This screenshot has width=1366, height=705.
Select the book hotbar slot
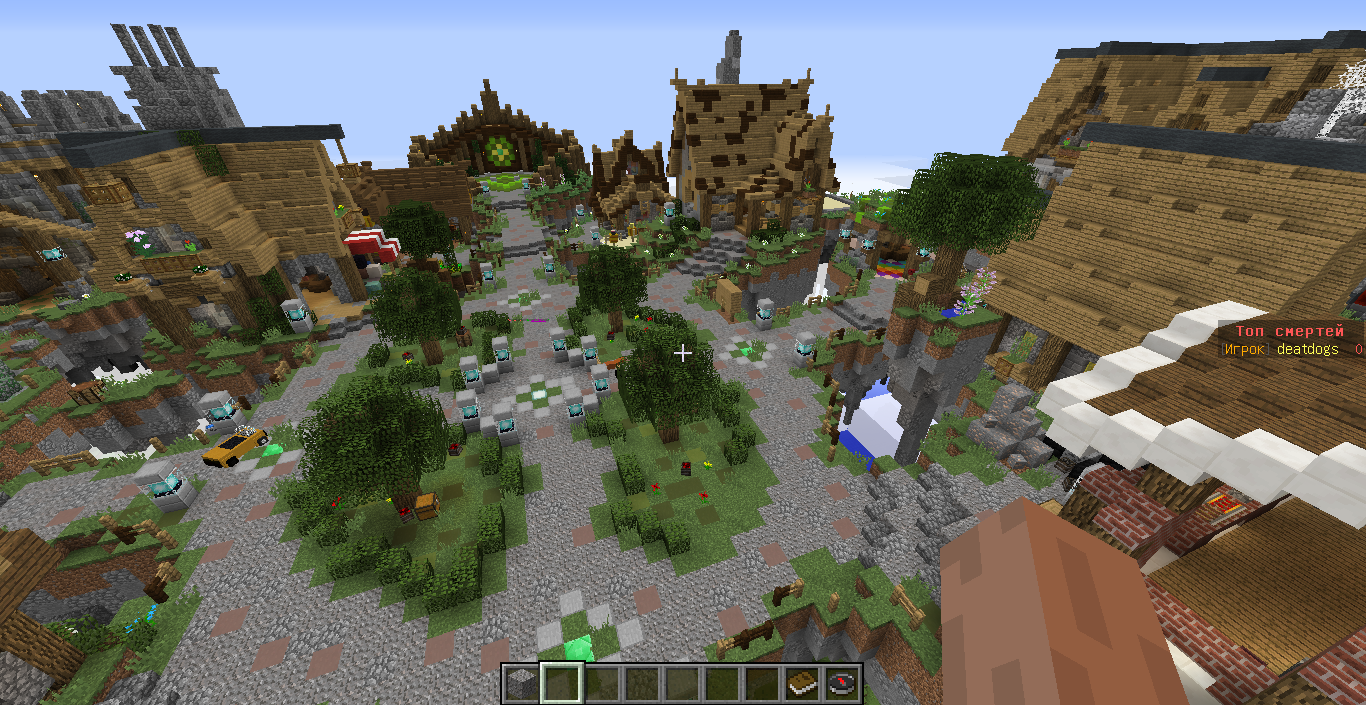tap(803, 683)
